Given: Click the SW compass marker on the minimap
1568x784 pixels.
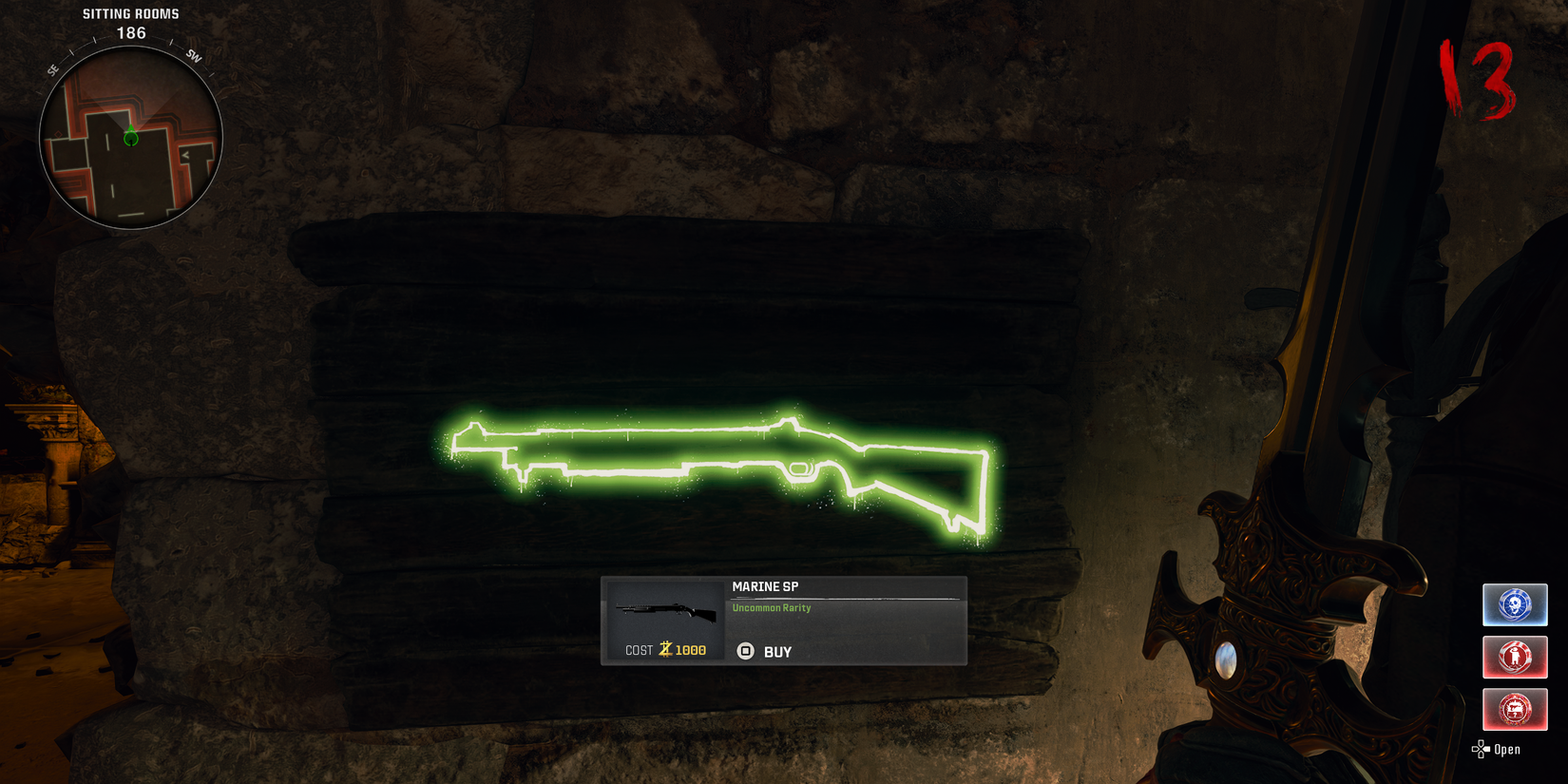Looking at the screenshot, I should point(194,57).
